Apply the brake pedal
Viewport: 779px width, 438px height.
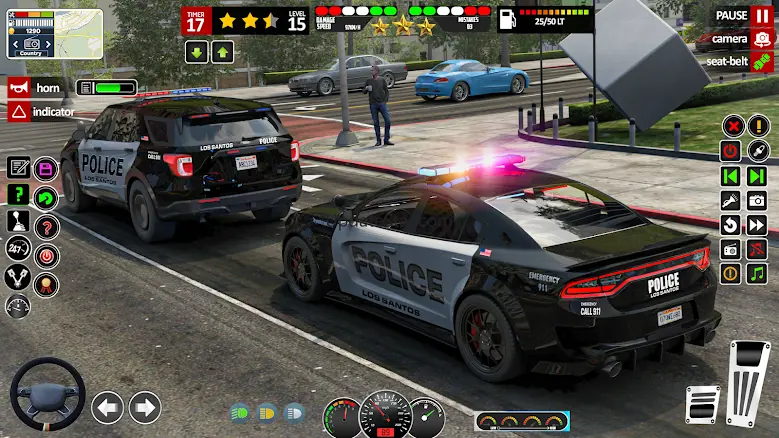(x=702, y=404)
